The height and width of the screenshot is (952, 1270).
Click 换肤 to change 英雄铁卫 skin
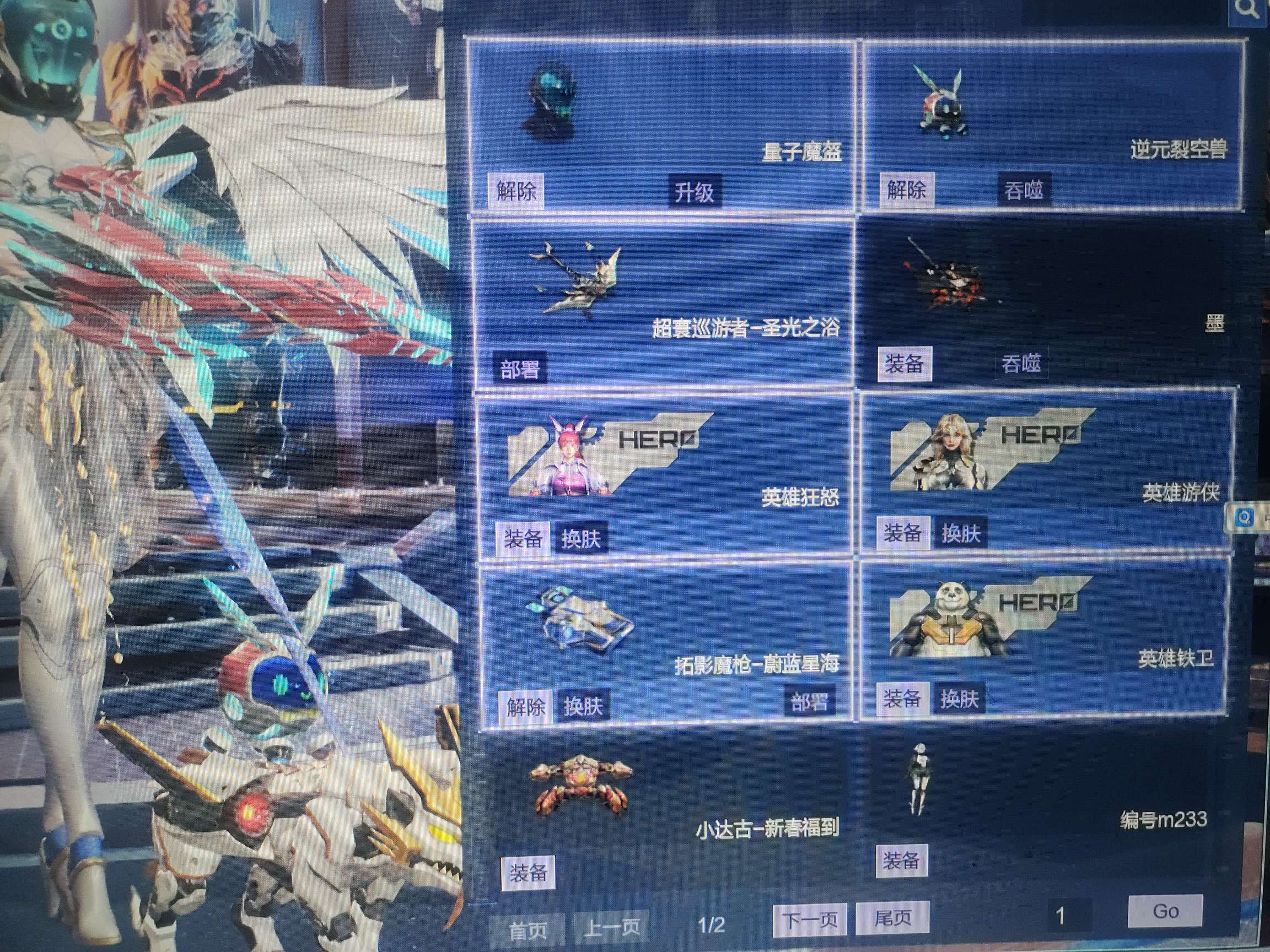[960, 698]
